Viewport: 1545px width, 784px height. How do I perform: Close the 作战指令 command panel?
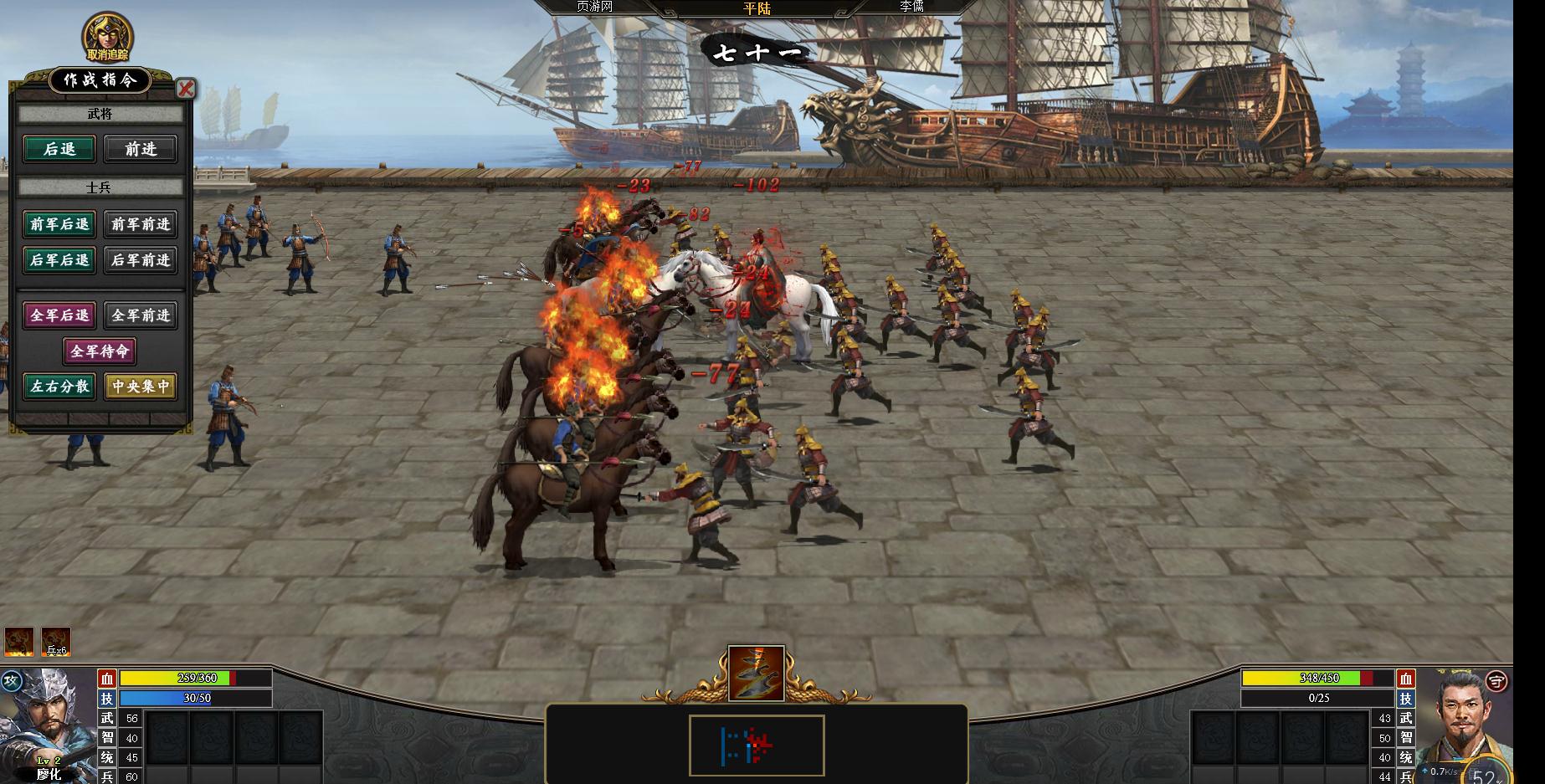click(x=186, y=89)
